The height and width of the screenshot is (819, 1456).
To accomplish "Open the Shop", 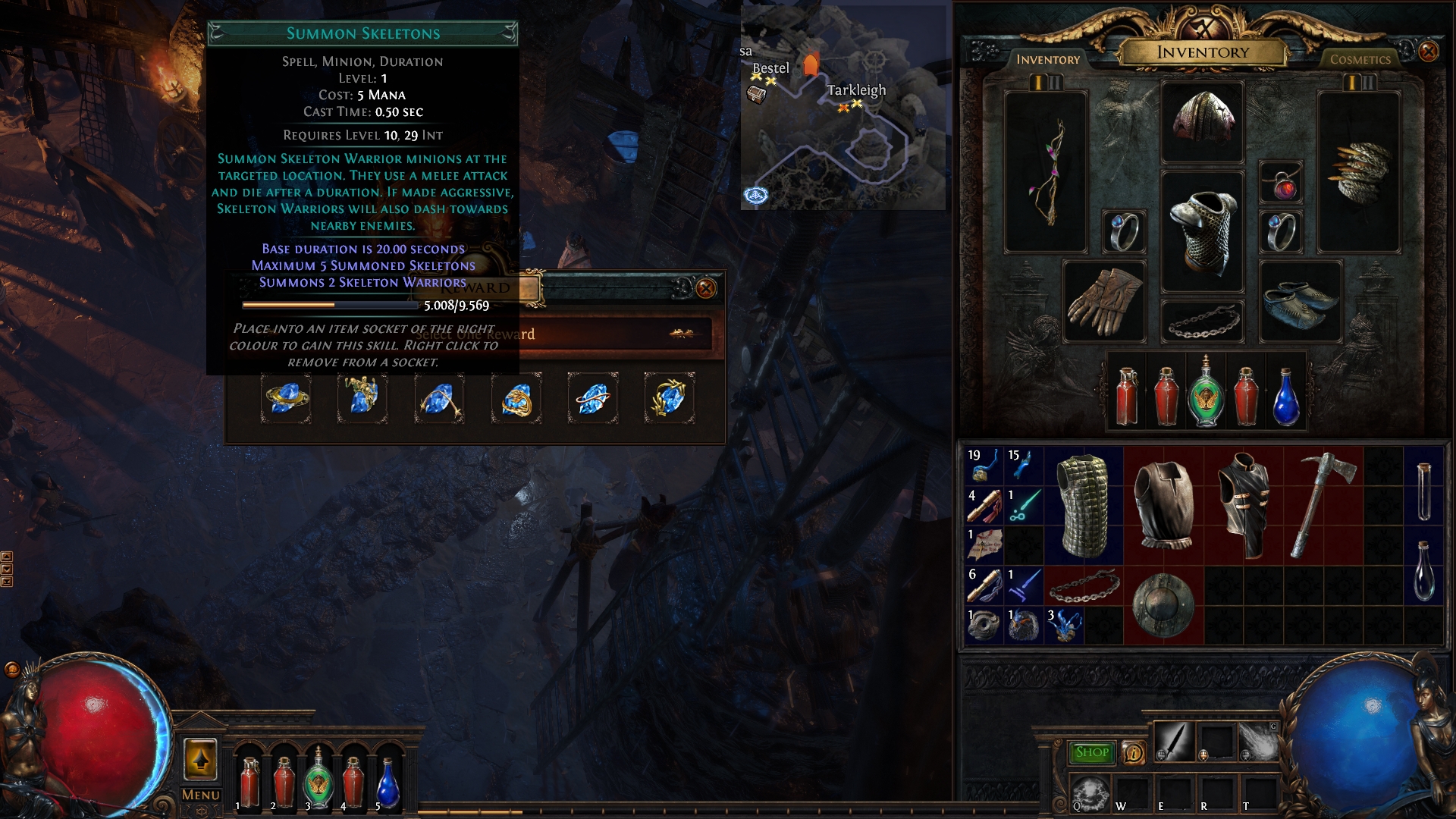I will [x=1091, y=752].
